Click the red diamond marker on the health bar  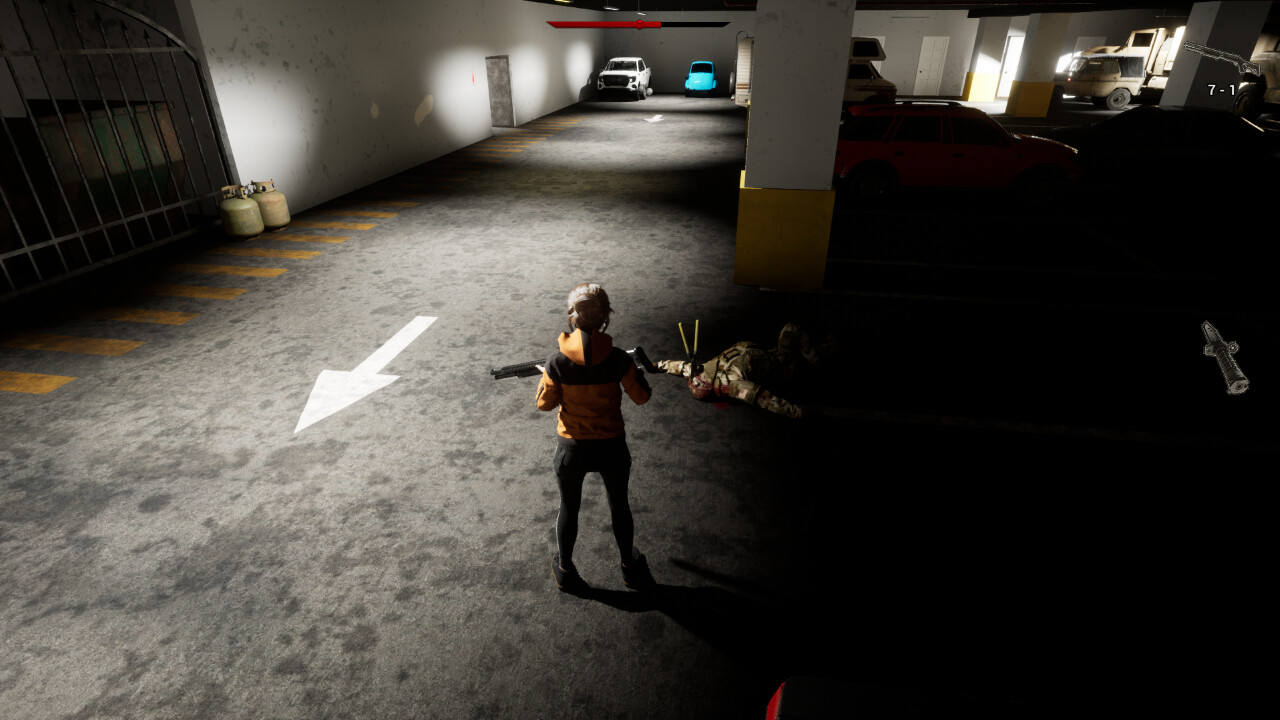click(637, 22)
